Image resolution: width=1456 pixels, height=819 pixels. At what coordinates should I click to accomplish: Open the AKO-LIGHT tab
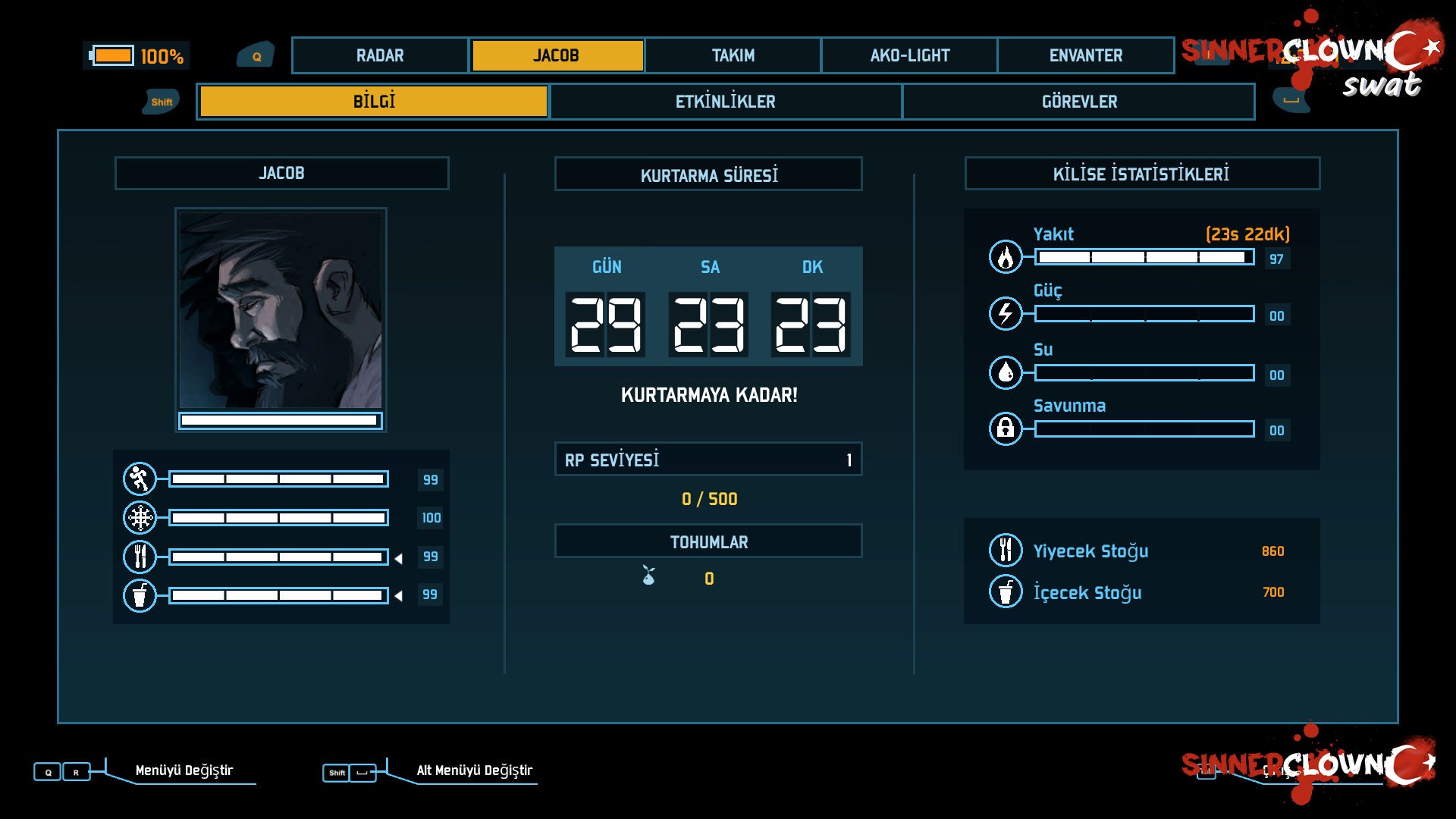pos(909,55)
